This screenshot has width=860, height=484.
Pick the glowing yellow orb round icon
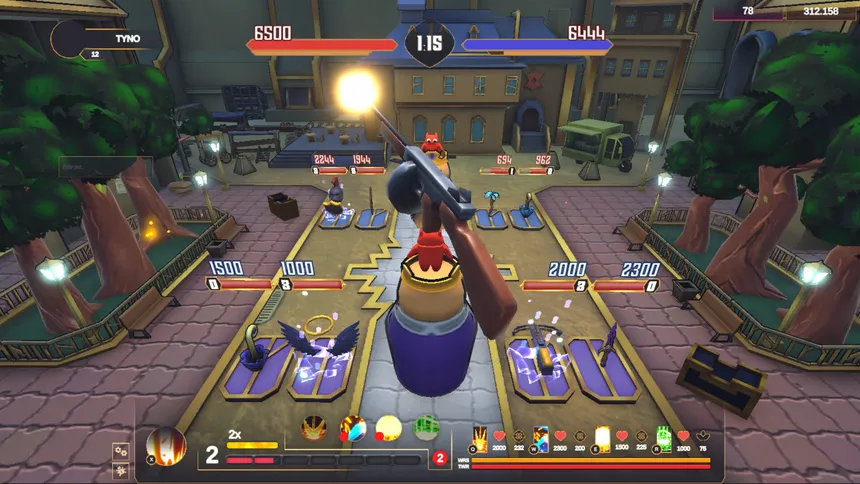tap(388, 429)
